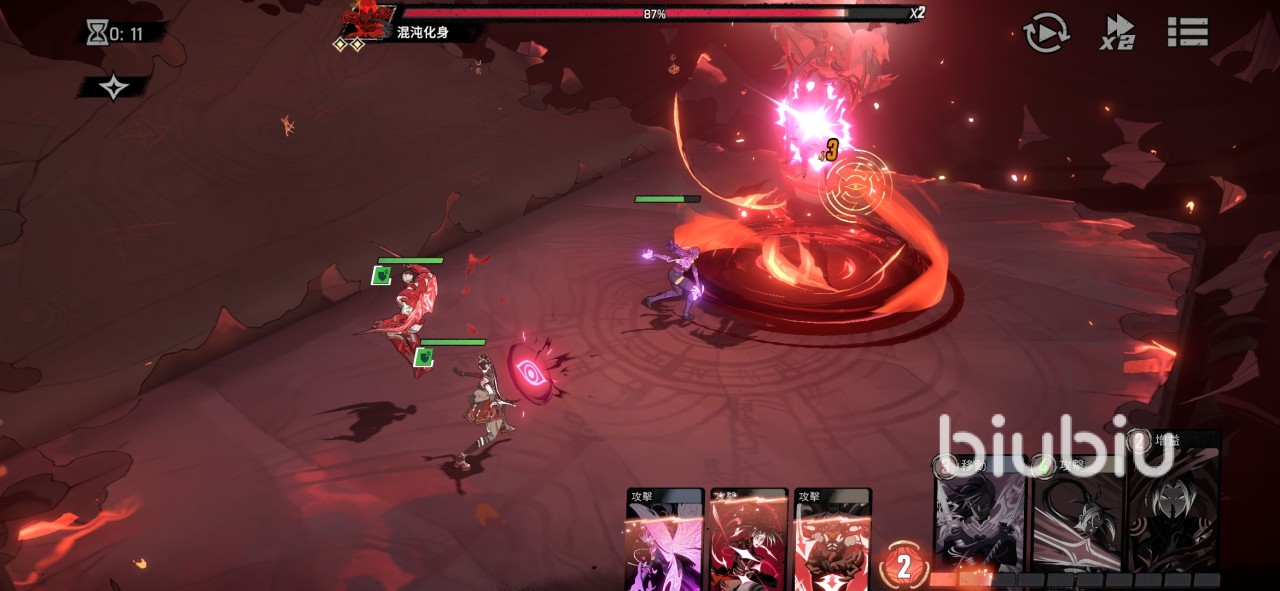Open the battle menu list icon
The height and width of the screenshot is (591, 1280).
point(1188,32)
